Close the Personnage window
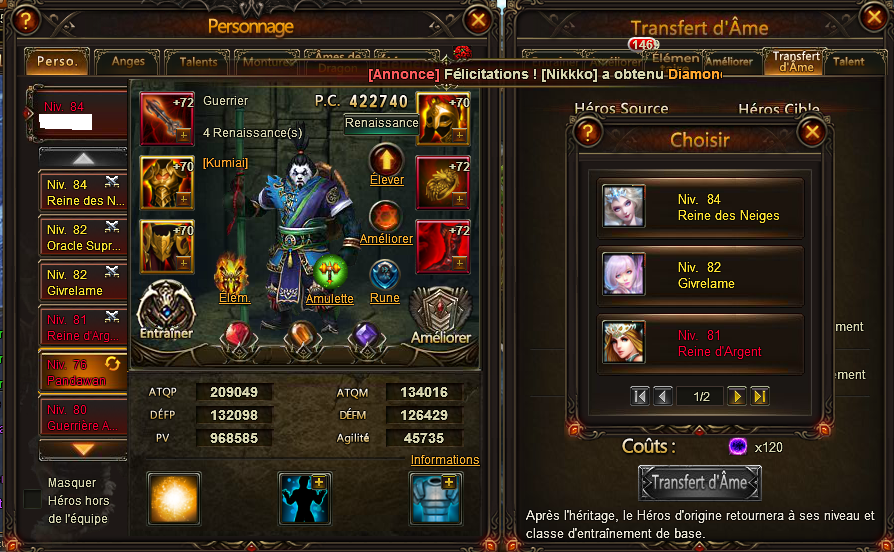894x552 pixels. (x=479, y=19)
